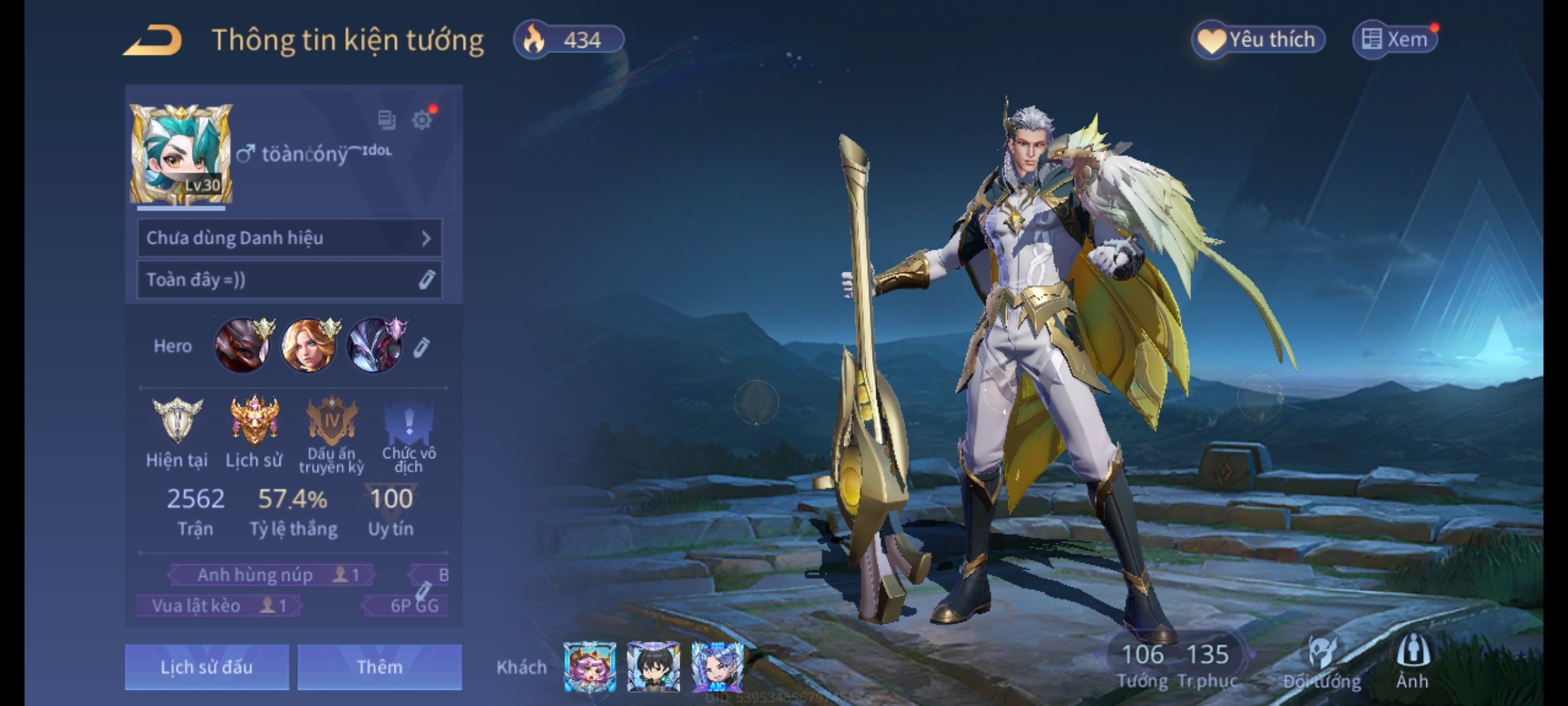View the pink-haired visitor avatar
The width and height of the screenshot is (1568, 706).
click(x=589, y=666)
